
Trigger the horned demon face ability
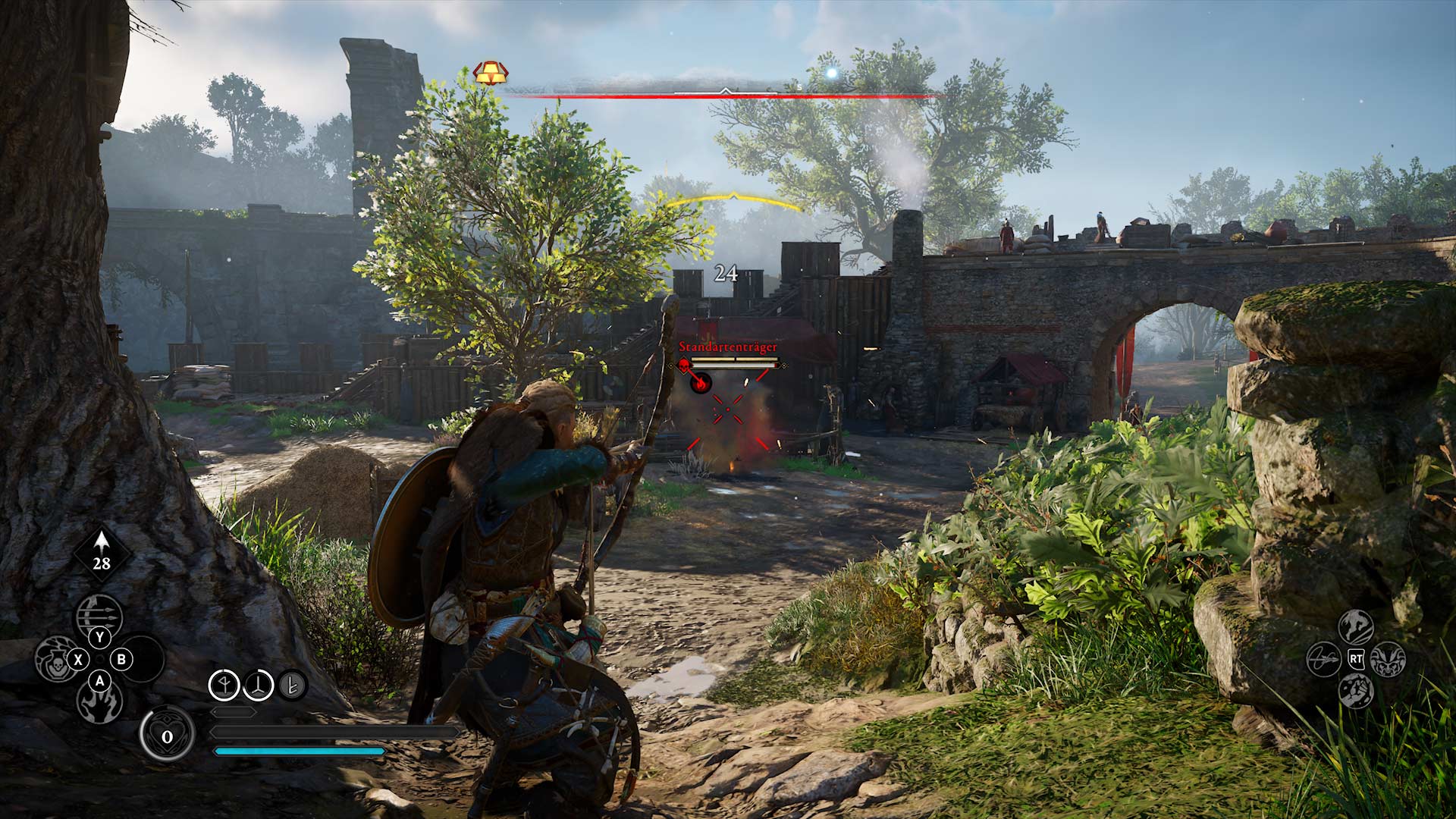click(1388, 659)
